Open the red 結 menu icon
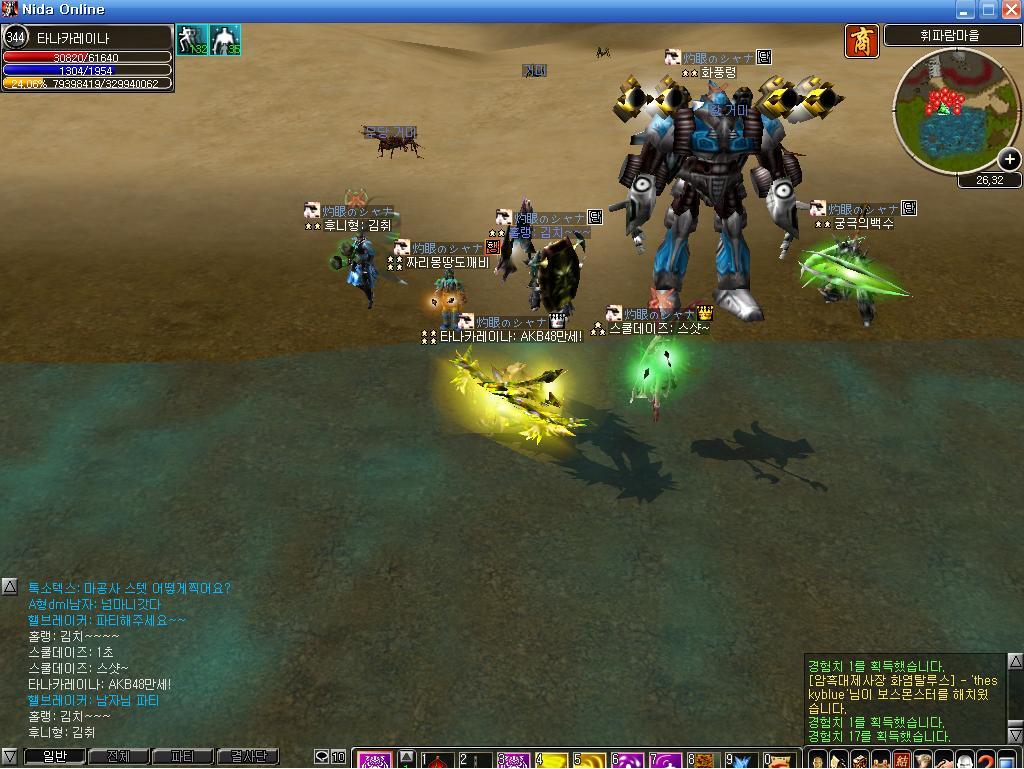The width and height of the screenshot is (1024, 769). (x=902, y=760)
